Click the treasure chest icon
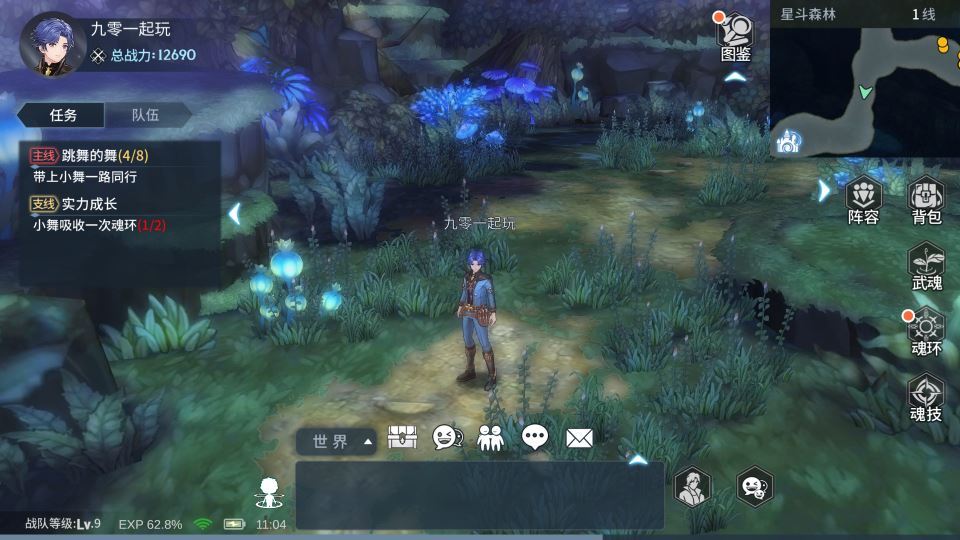The image size is (960, 540). point(402,437)
